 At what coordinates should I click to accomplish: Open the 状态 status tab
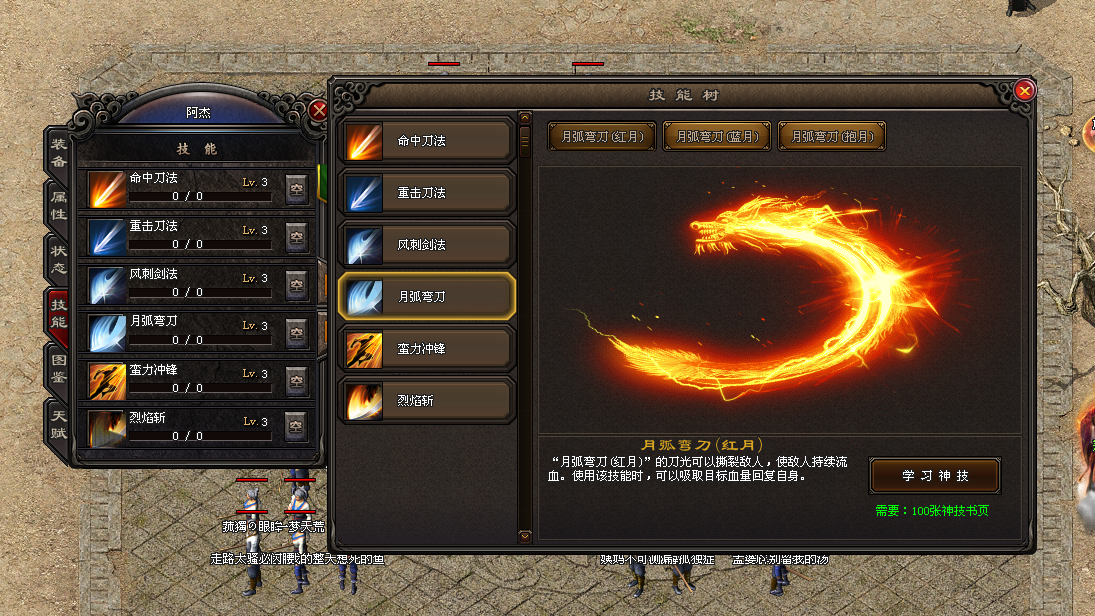59,258
